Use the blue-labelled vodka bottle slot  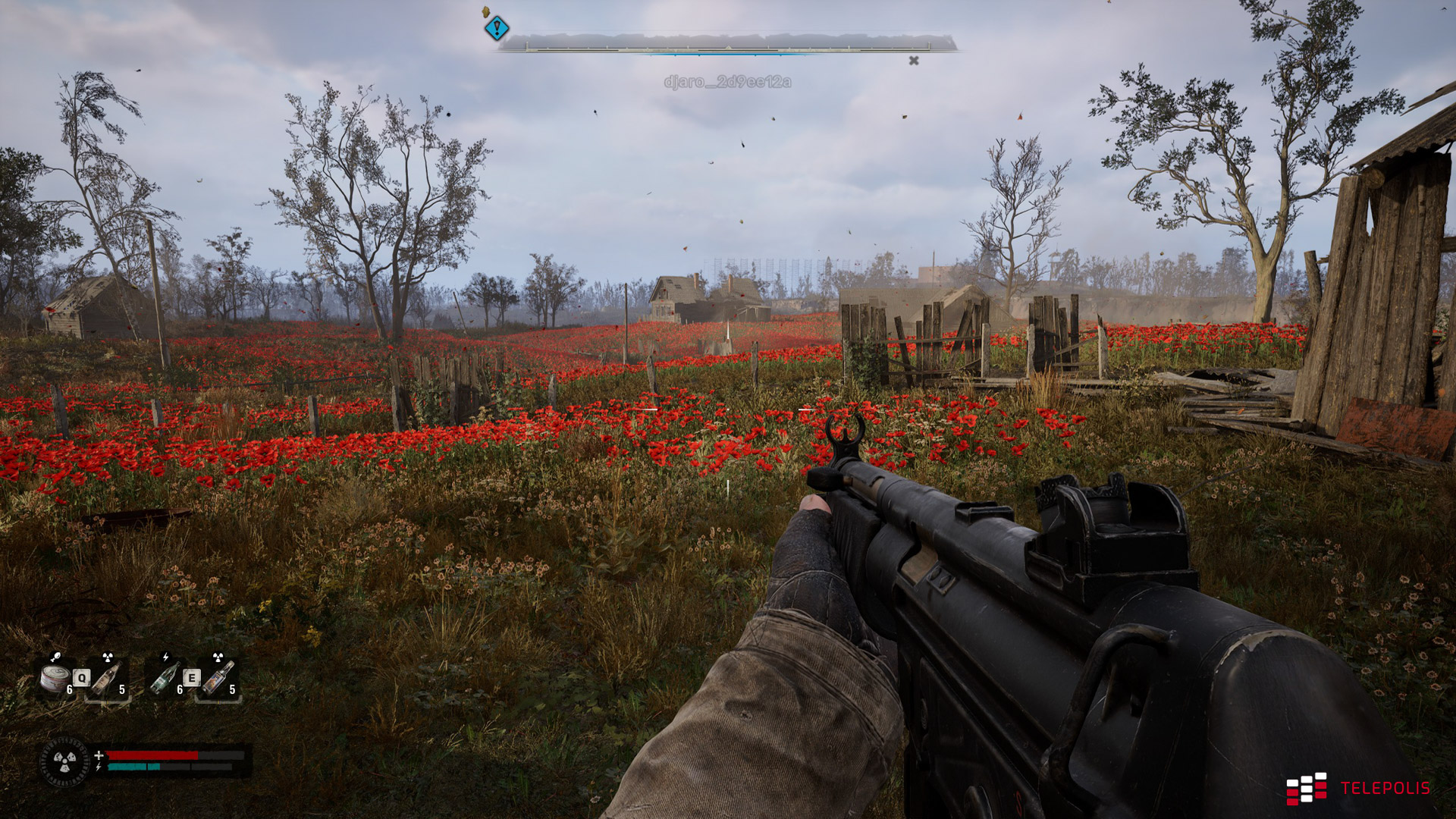[x=218, y=679]
